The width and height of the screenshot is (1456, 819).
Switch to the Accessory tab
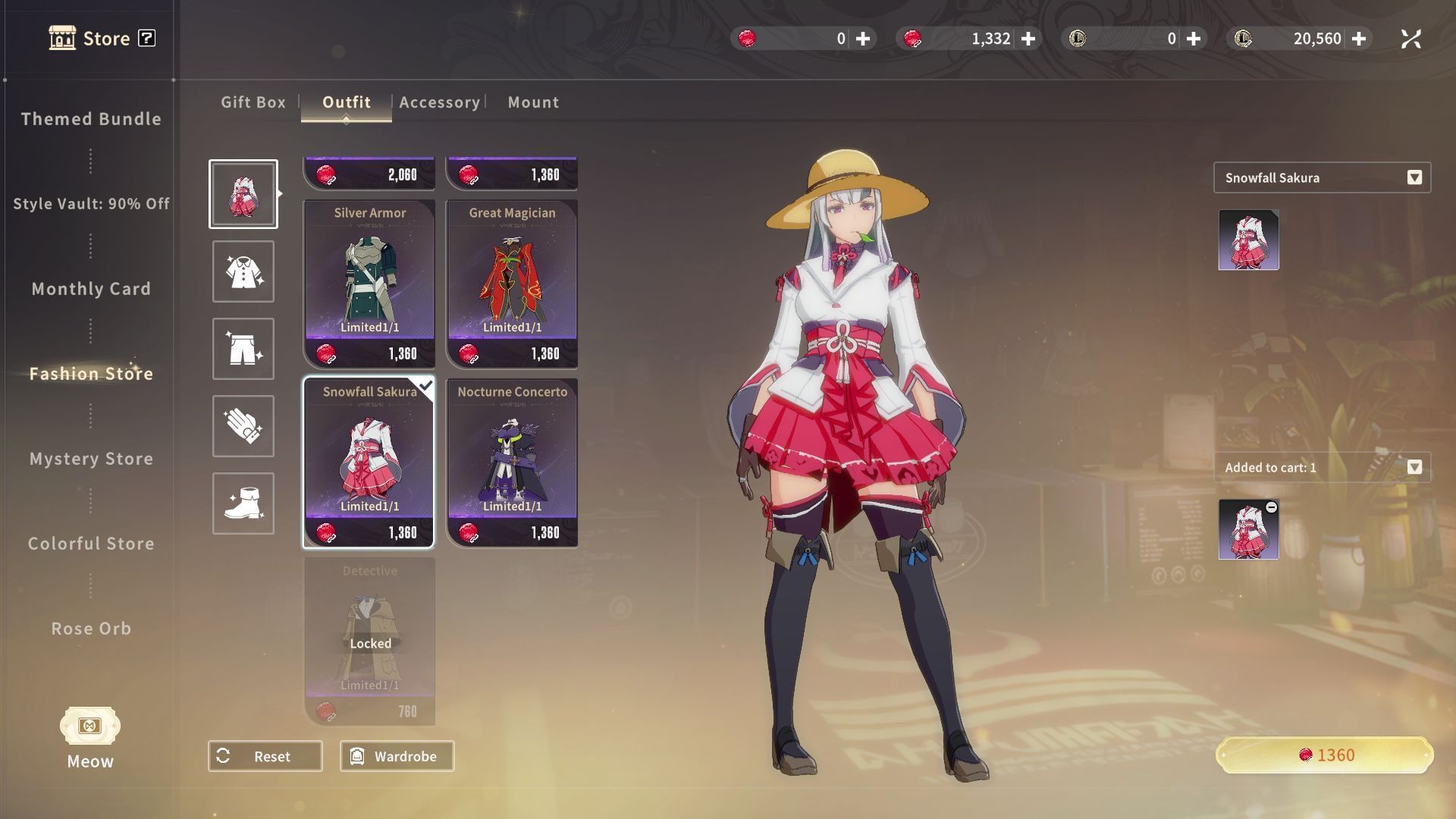click(439, 102)
